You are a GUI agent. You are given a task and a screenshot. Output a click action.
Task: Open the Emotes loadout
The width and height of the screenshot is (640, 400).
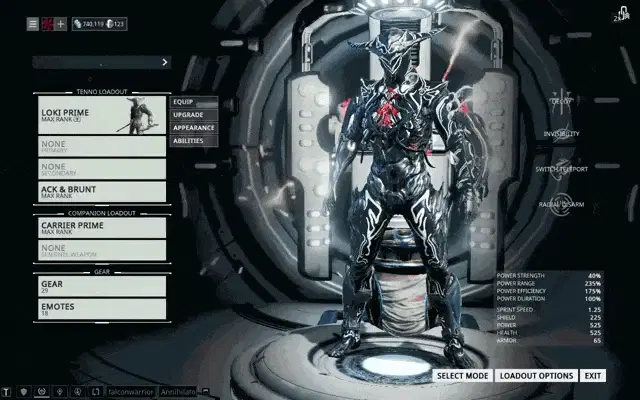(102, 309)
